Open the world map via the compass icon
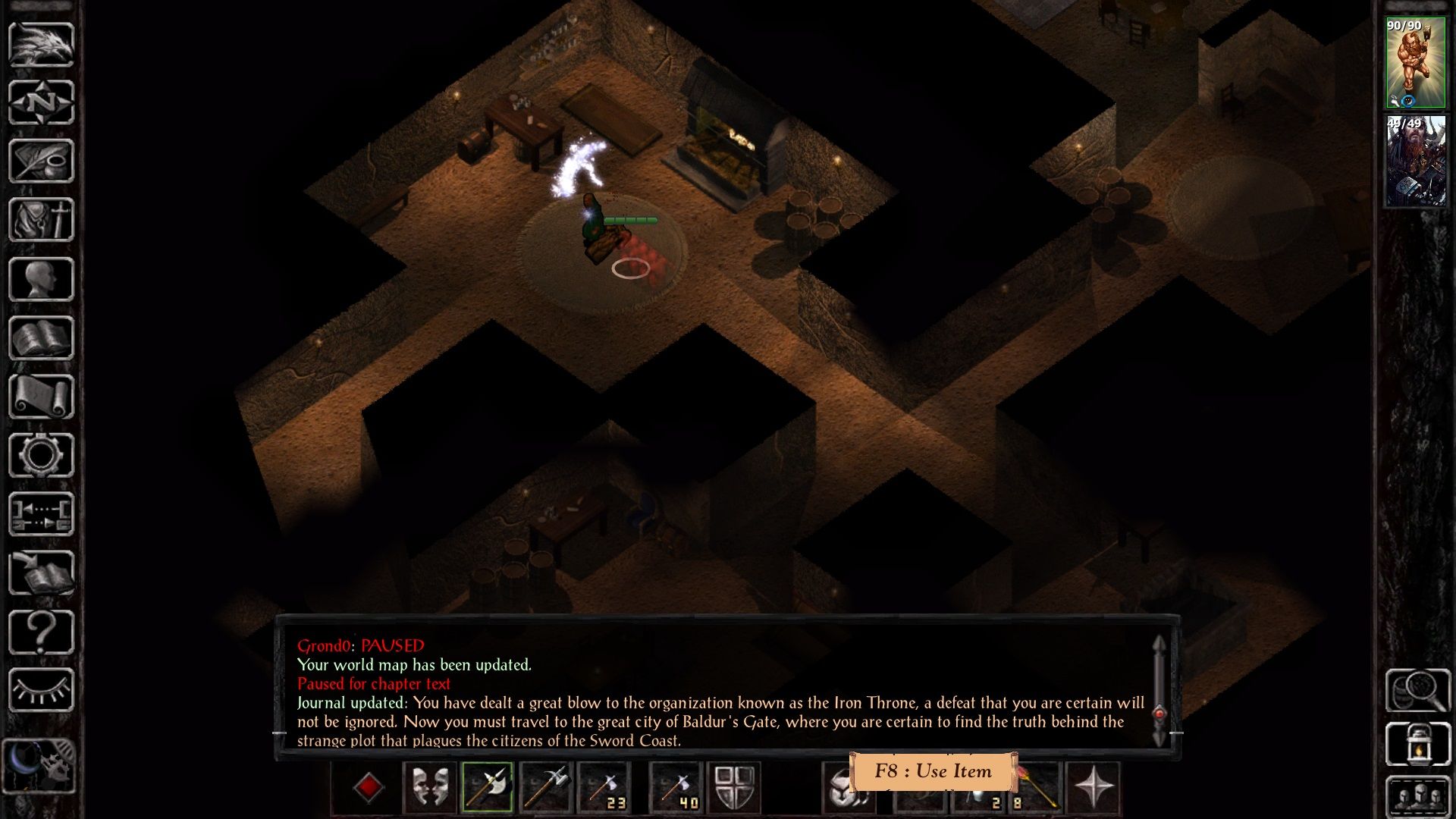Viewport: 1456px width, 819px height. [42, 102]
